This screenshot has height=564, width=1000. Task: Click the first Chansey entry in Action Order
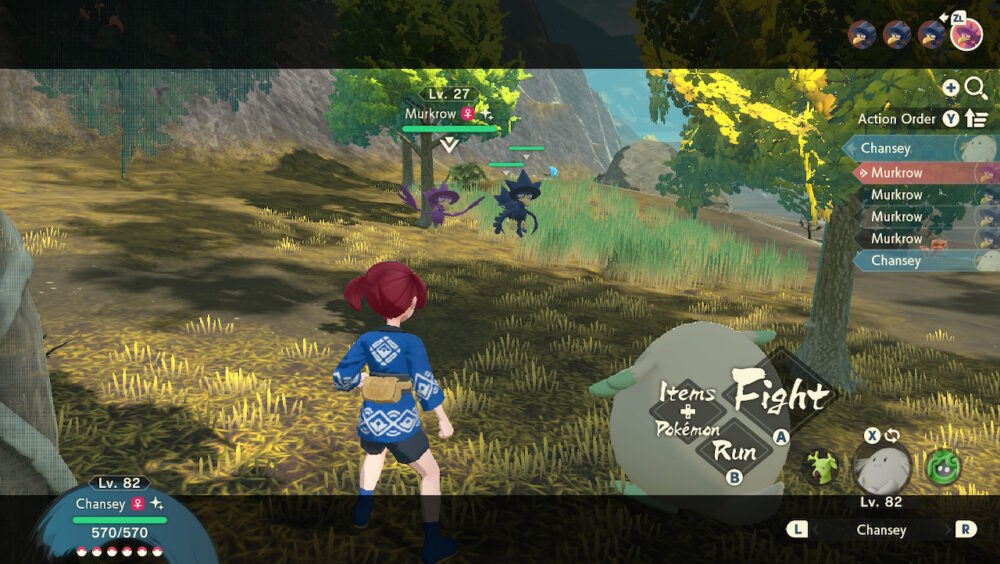click(x=915, y=148)
